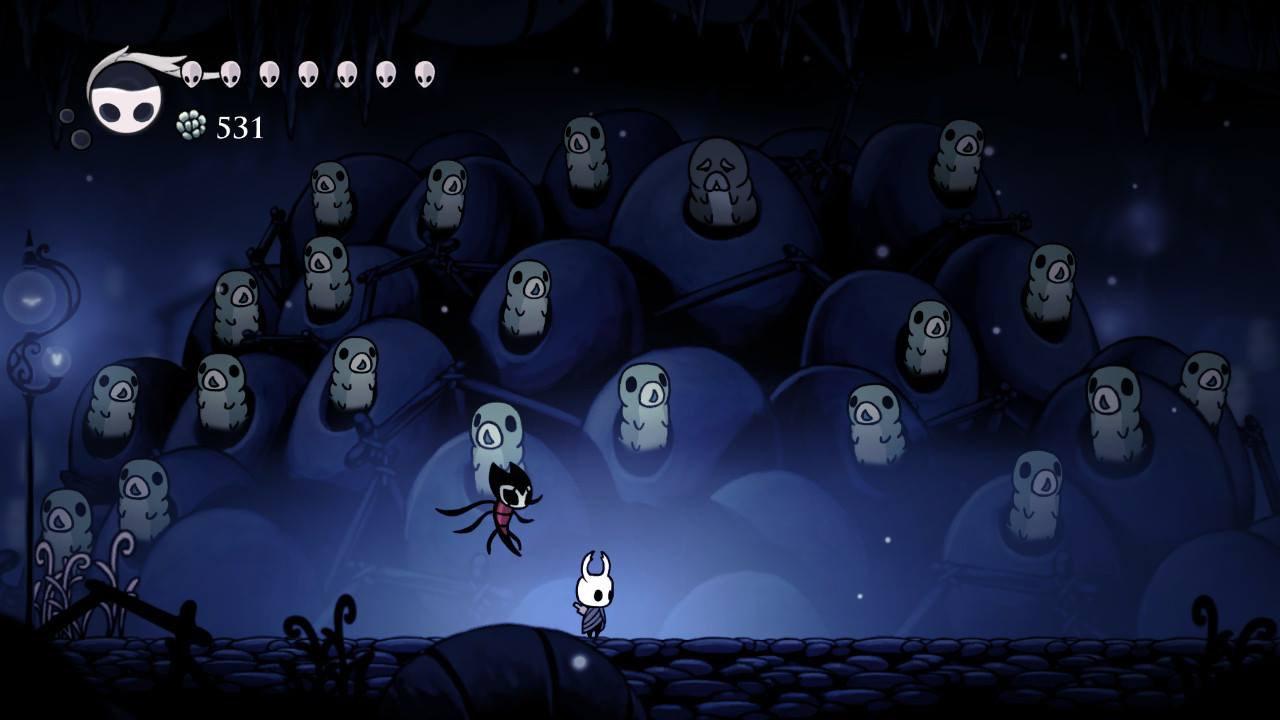Select the Knight character standing on the ground

point(594,597)
